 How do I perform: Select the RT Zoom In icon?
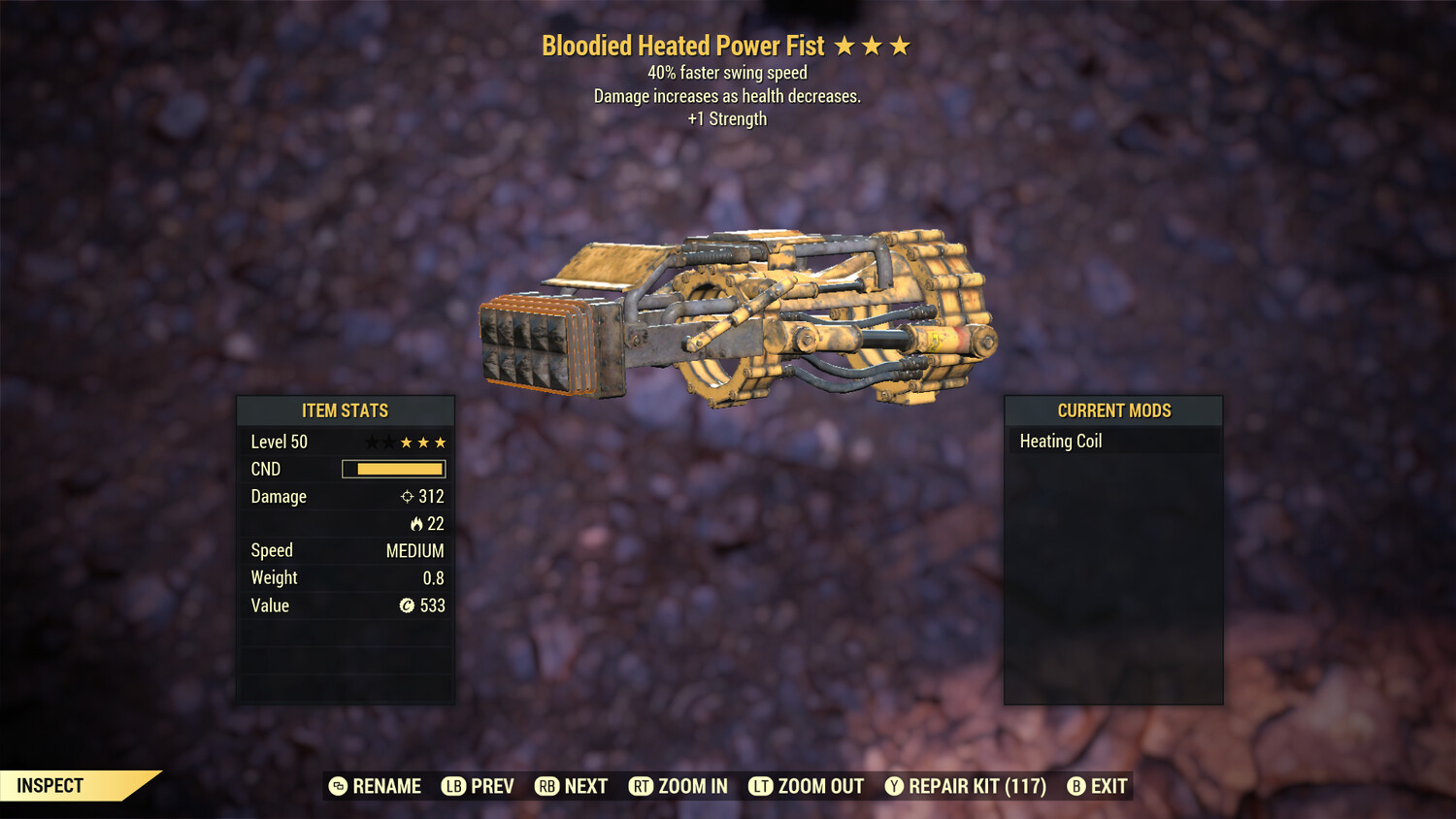click(x=642, y=786)
